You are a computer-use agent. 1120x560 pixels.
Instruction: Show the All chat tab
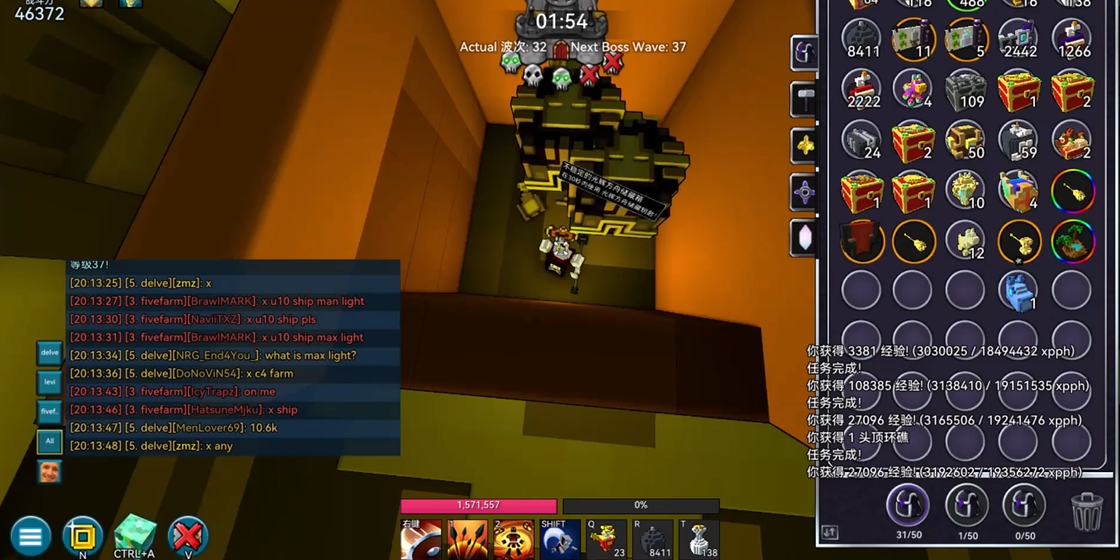[x=49, y=440]
